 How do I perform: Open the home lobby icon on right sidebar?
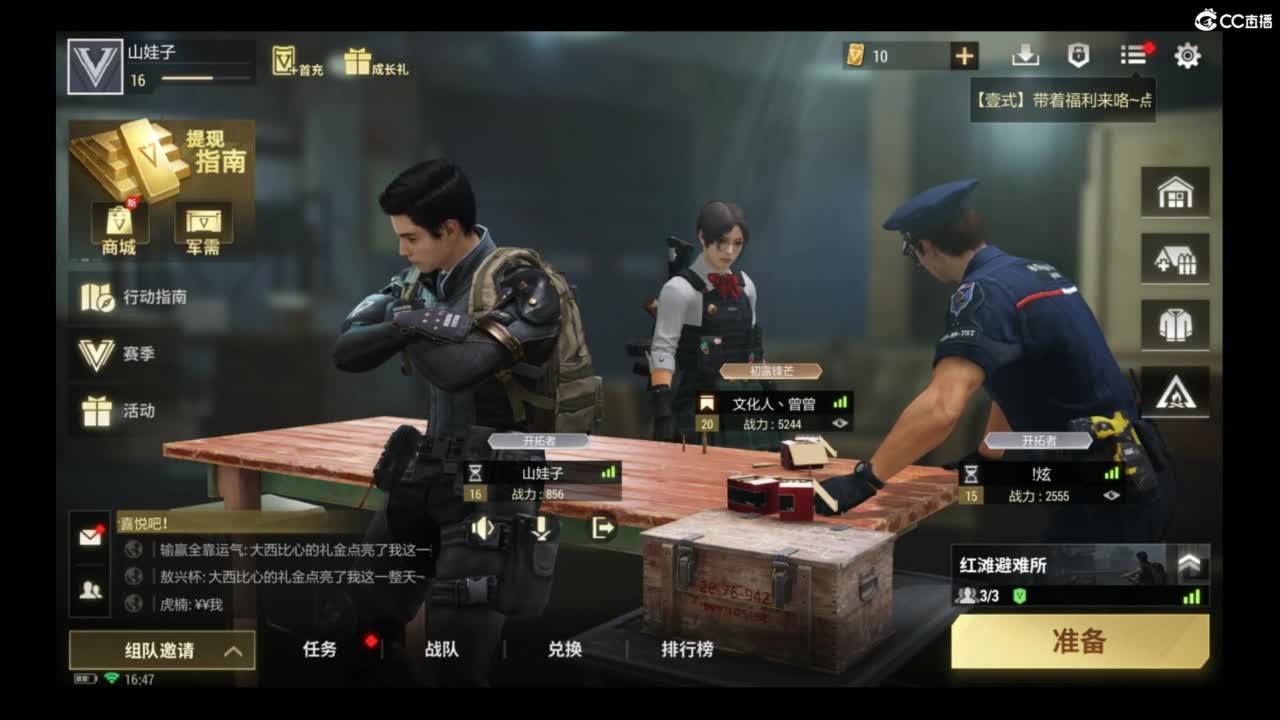click(x=1176, y=192)
